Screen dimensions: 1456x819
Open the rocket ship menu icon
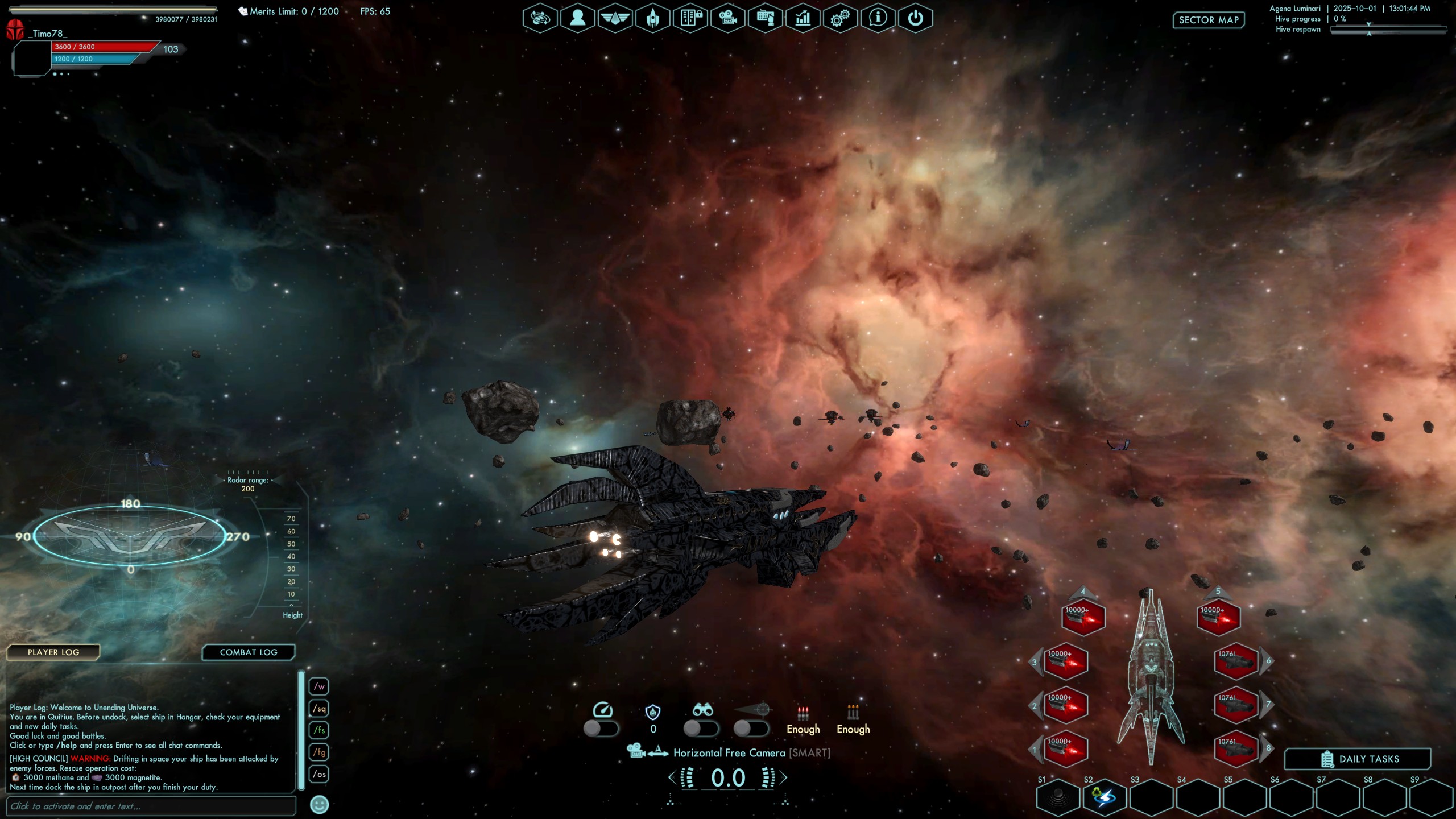(x=652, y=19)
